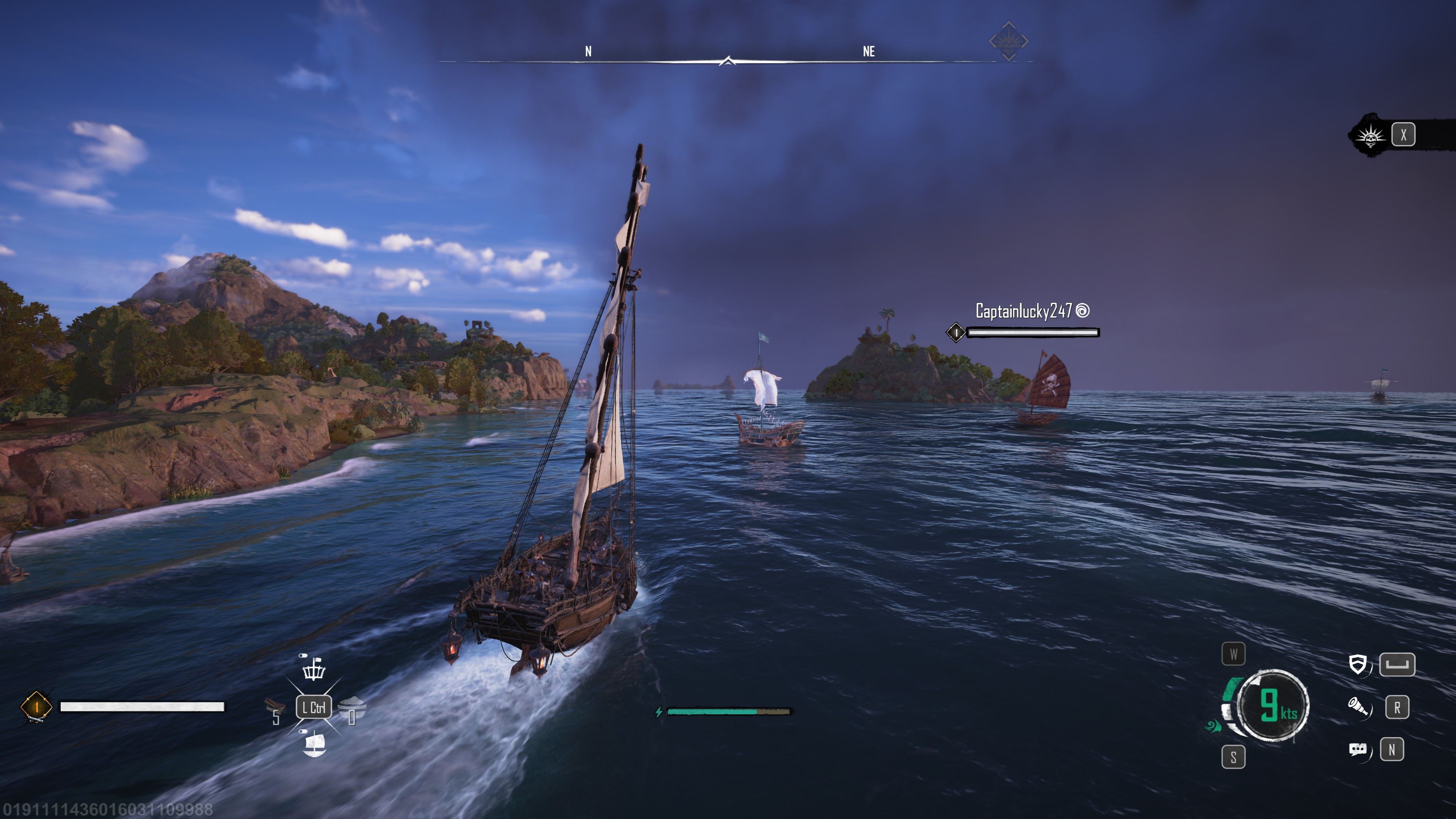Image resolution: width=1456 pixels, height=819 pixels.
Task: Choose the sailing ship icon in quick wheel
Action: point(314,744)
